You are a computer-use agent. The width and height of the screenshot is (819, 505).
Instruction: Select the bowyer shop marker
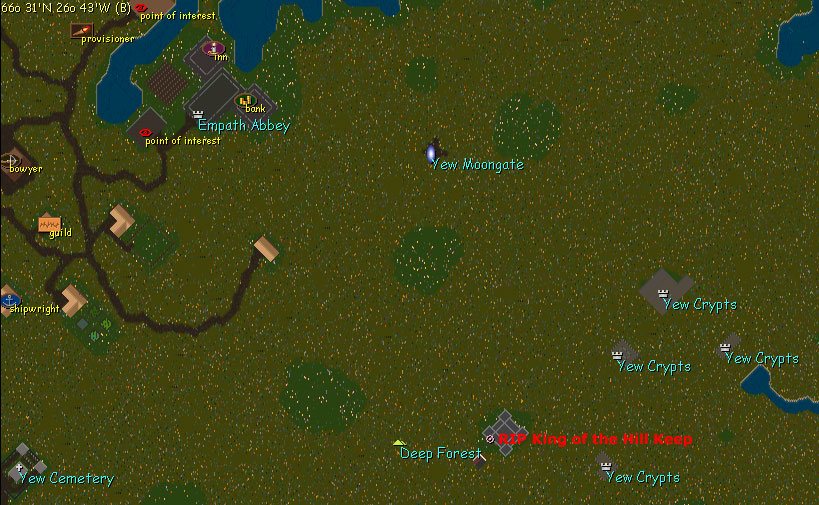pyautogui.click(x=10, y=160)
